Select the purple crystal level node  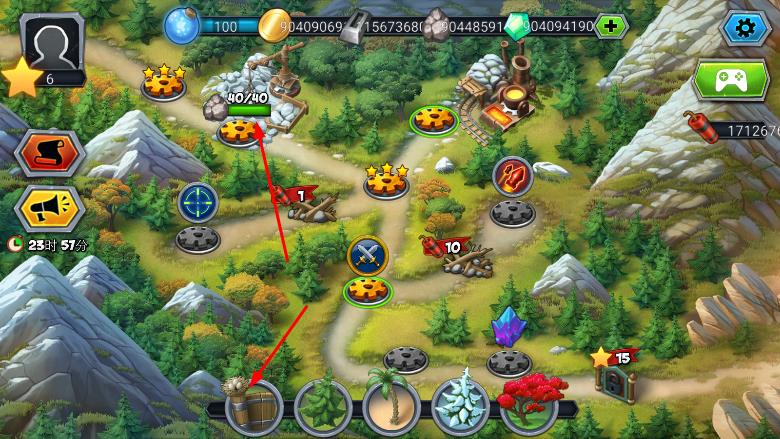pos(509,328)
